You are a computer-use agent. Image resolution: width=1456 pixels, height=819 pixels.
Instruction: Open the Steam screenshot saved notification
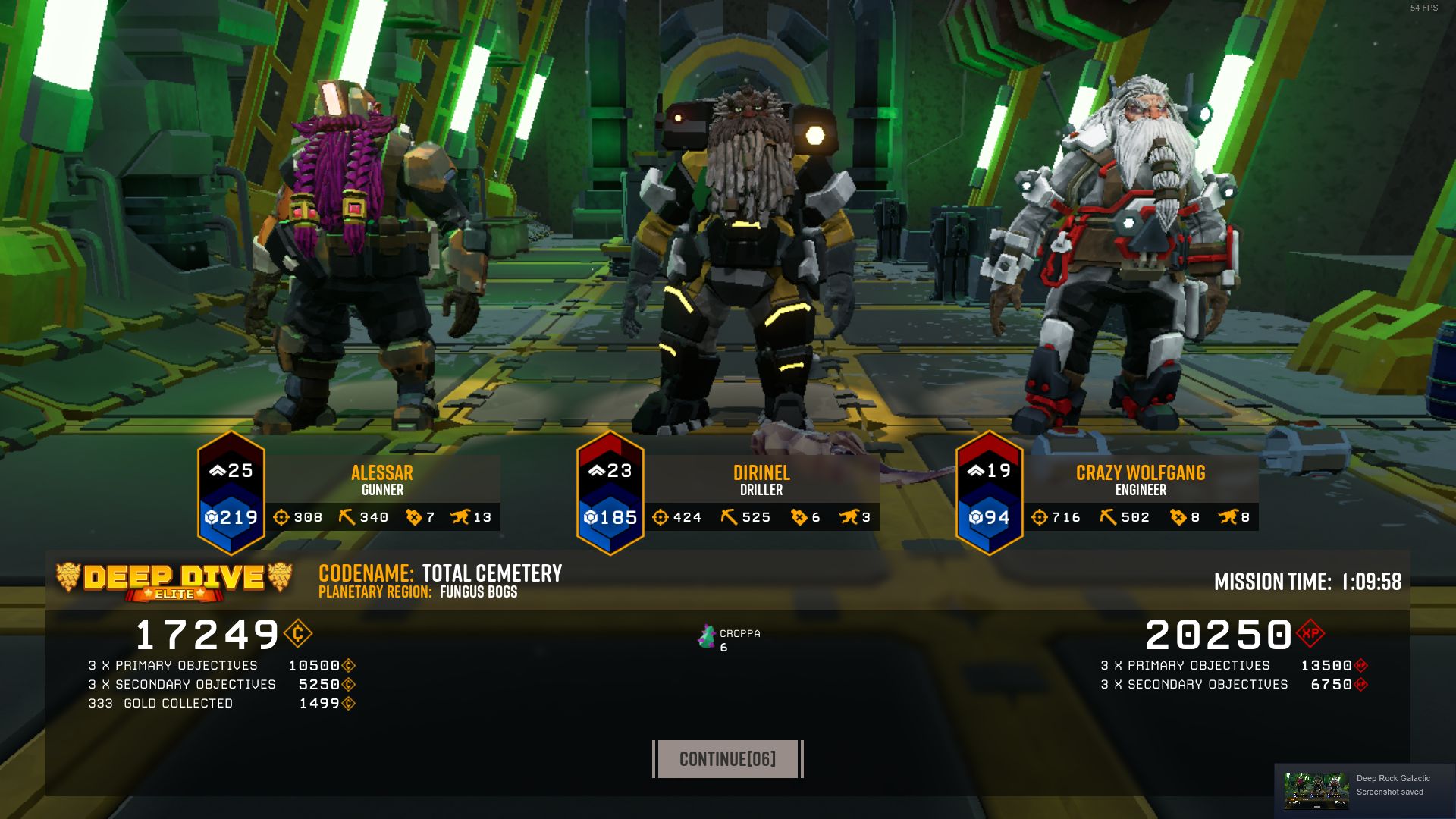coord(1363,789)
